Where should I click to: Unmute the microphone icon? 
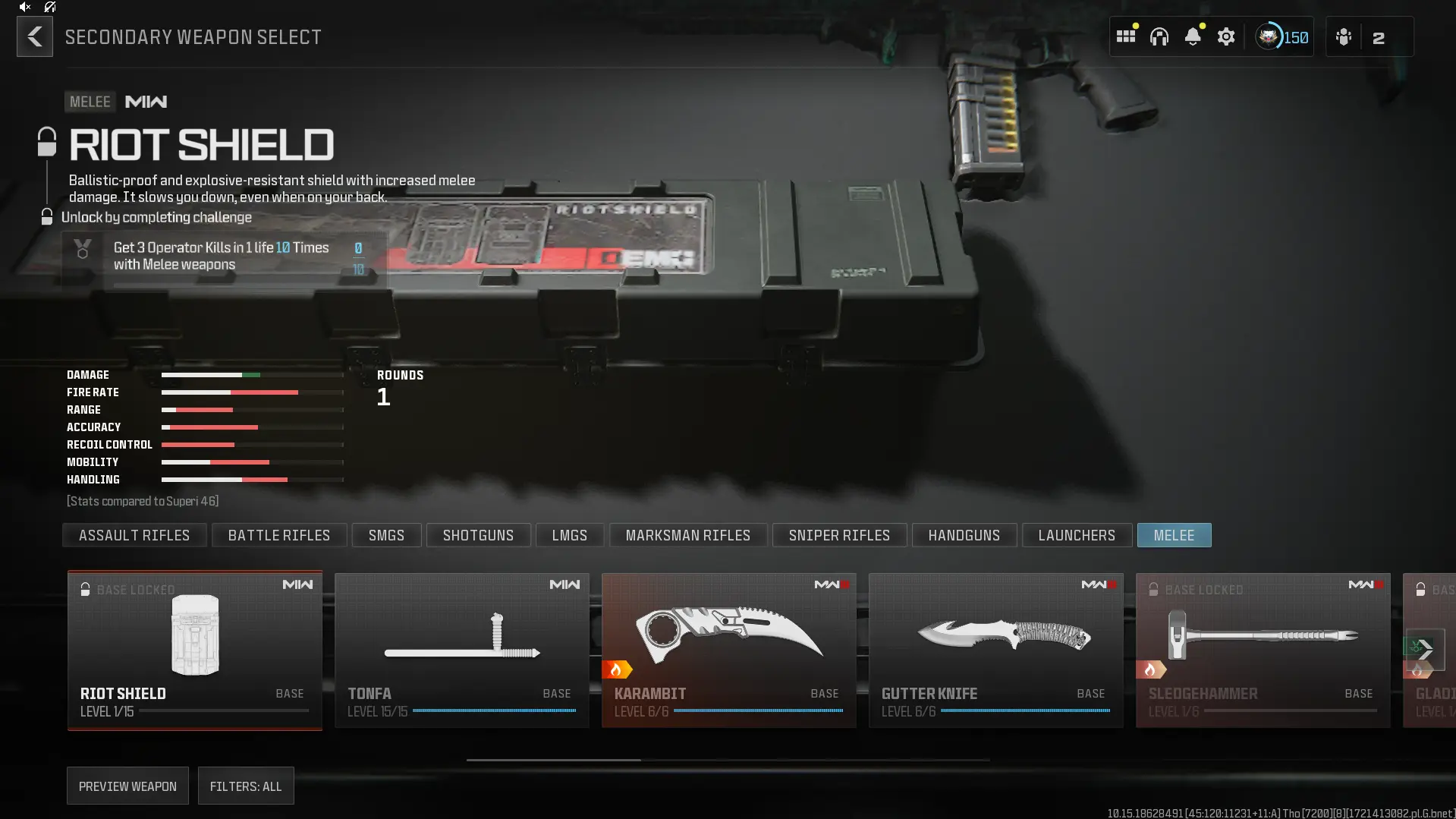click(49, 8)
